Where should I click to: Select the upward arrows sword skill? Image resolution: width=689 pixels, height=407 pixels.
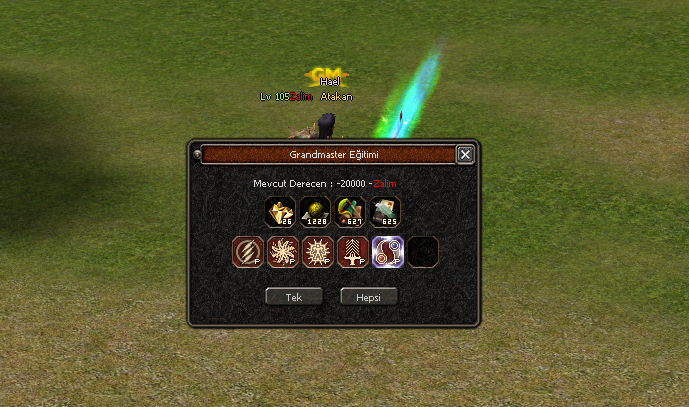pos(353,252)
